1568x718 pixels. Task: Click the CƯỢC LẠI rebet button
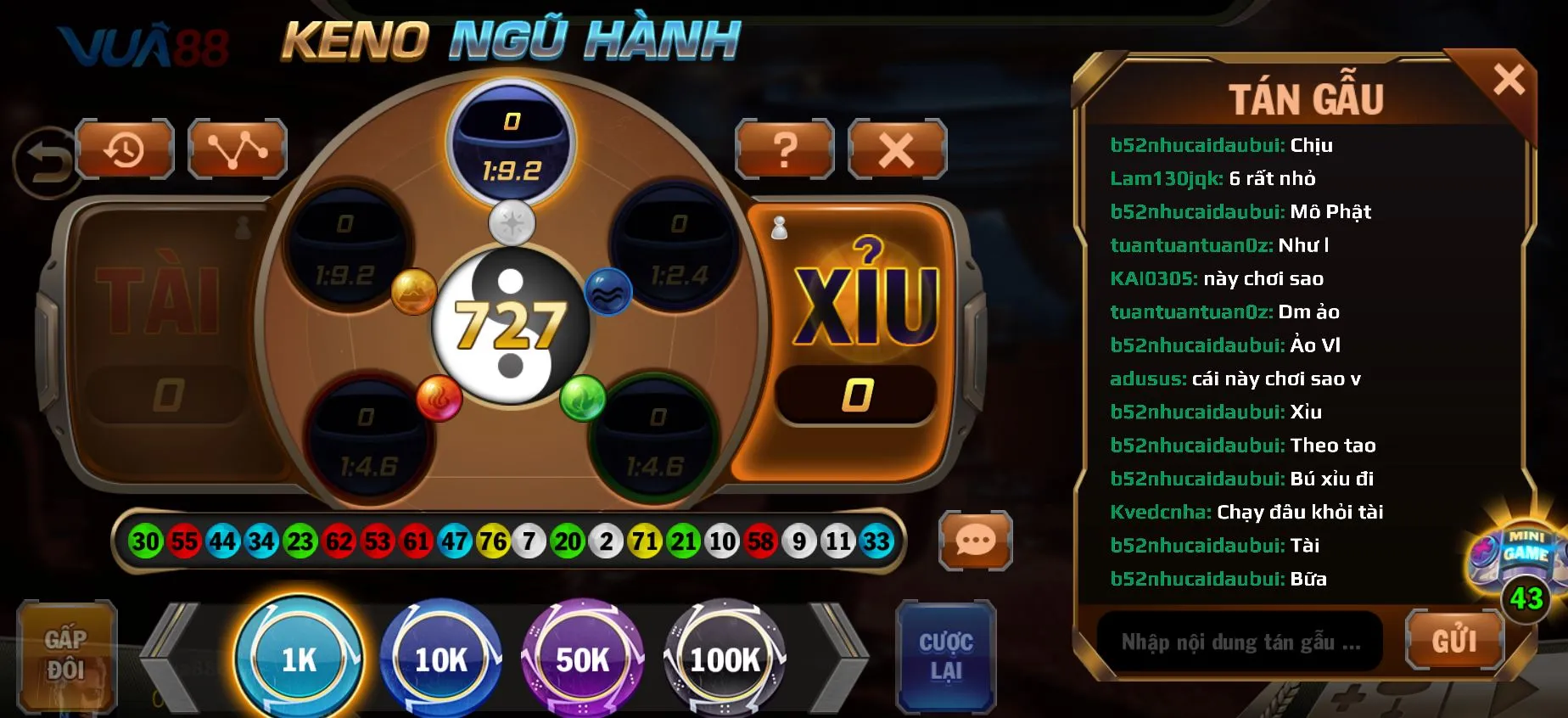945,656
